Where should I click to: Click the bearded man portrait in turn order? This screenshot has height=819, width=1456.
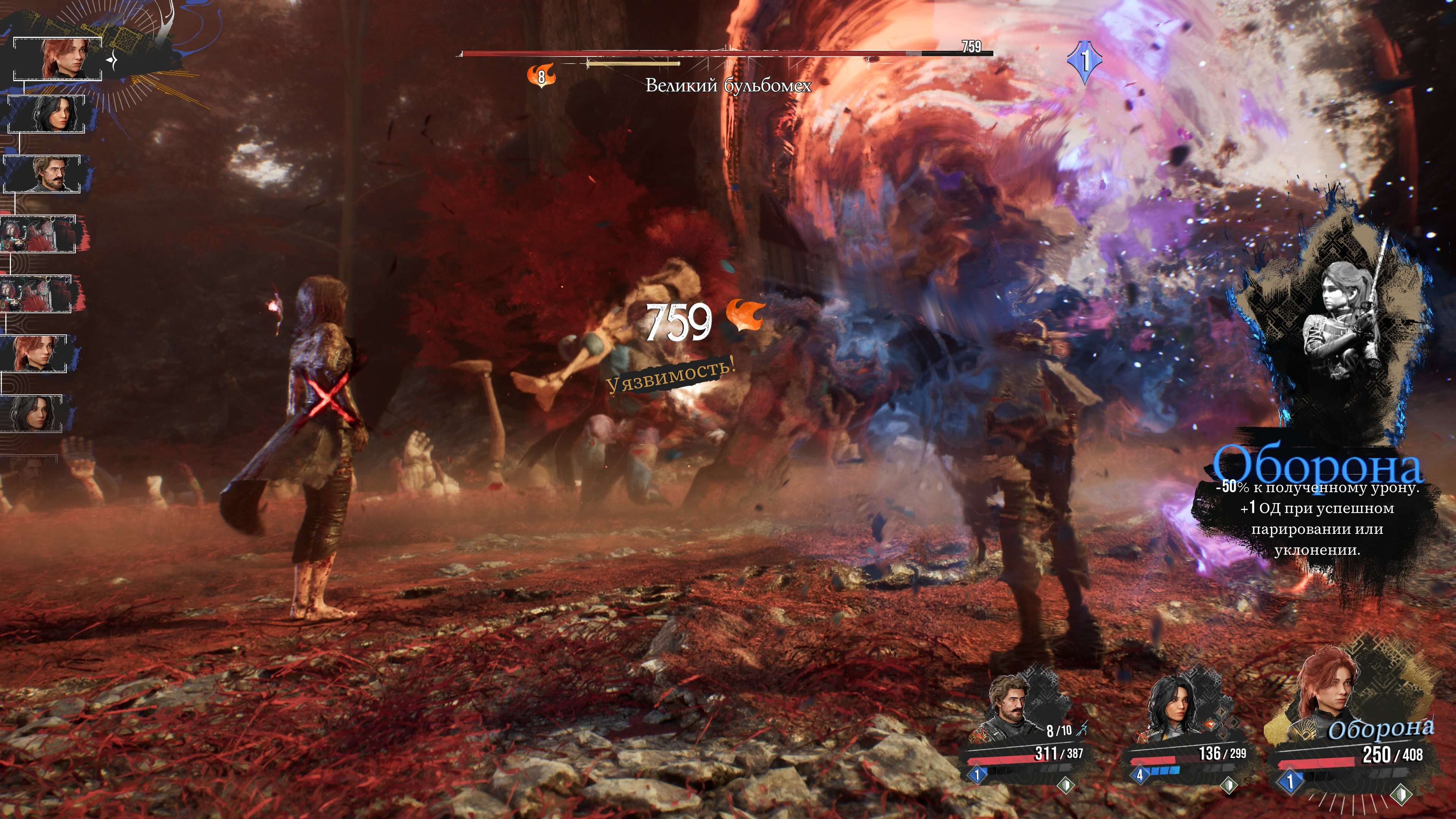43,174
